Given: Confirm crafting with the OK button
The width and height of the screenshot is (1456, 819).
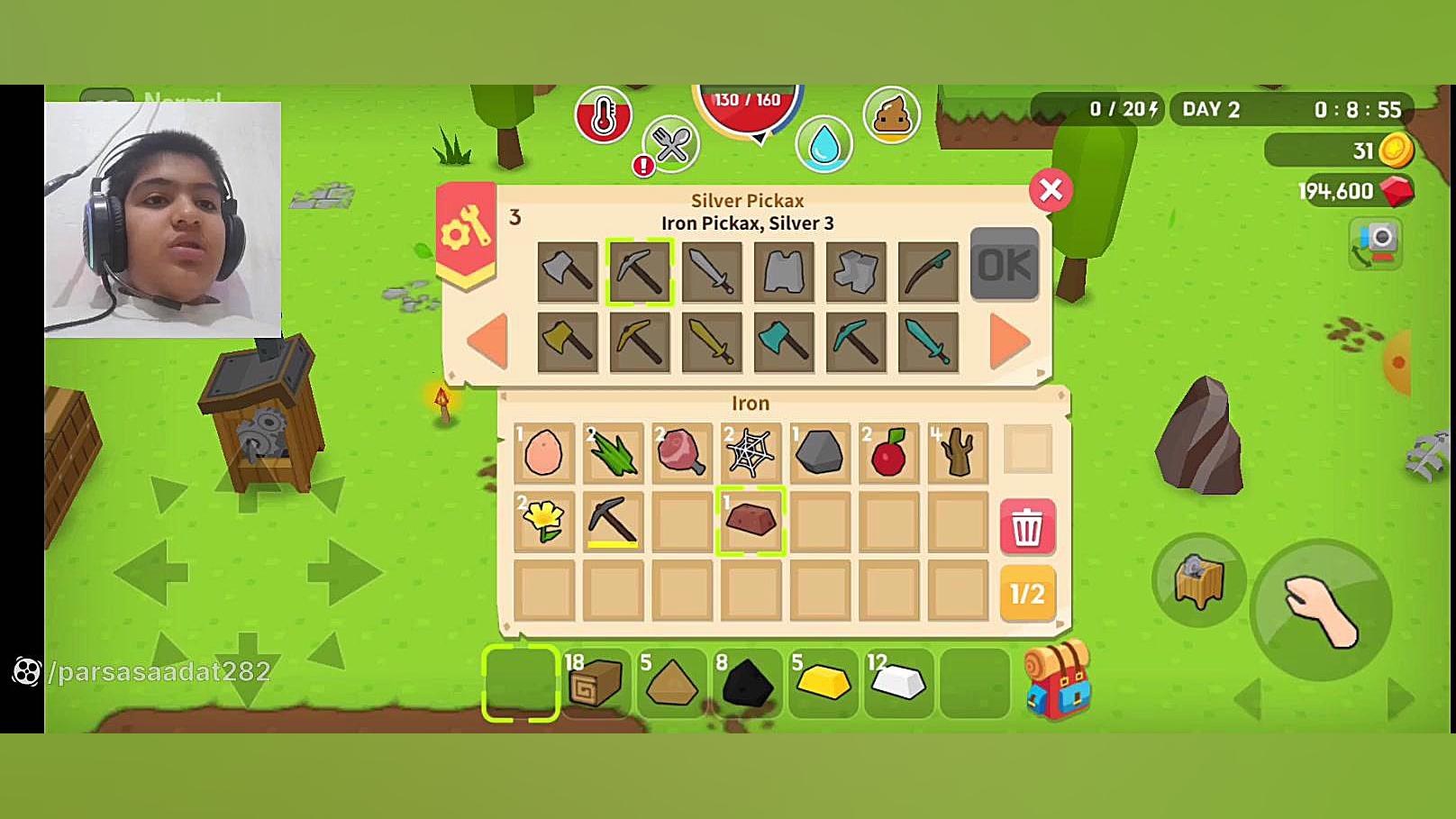Looking at the screenshot, I should [1004, 265].
